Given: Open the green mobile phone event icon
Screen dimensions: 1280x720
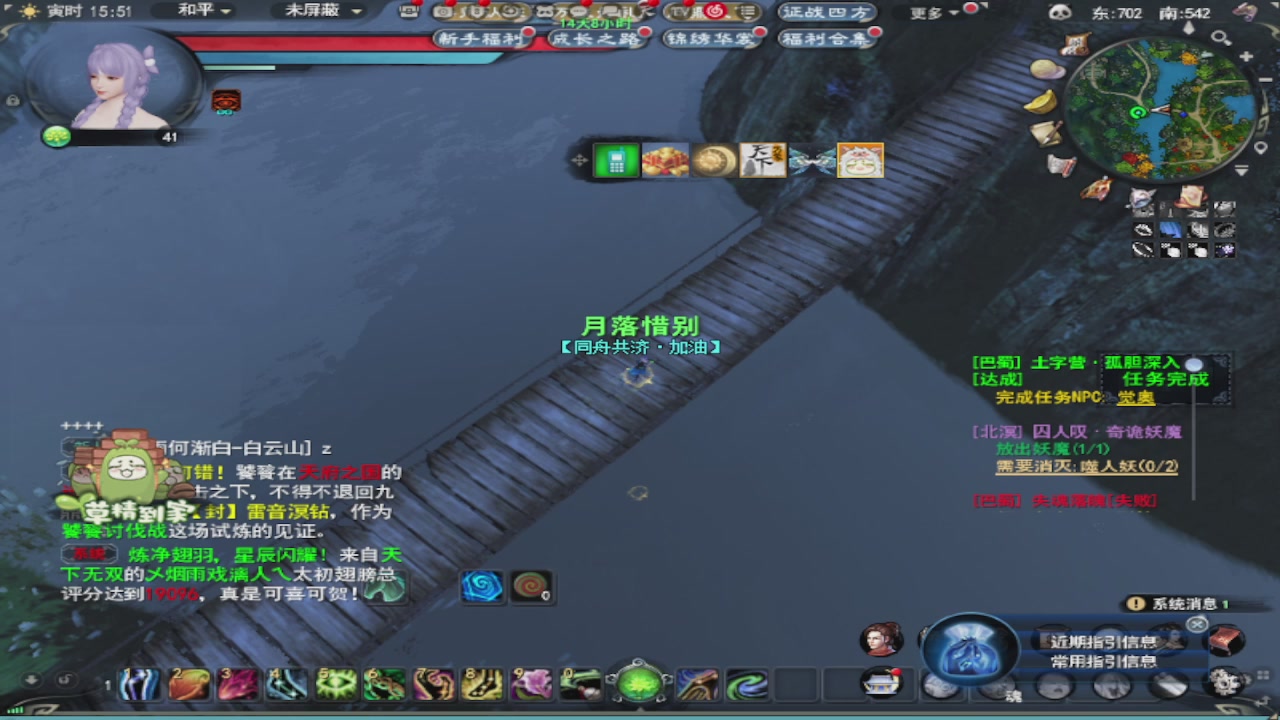Looking at the screenshot, I should (615, 160).
